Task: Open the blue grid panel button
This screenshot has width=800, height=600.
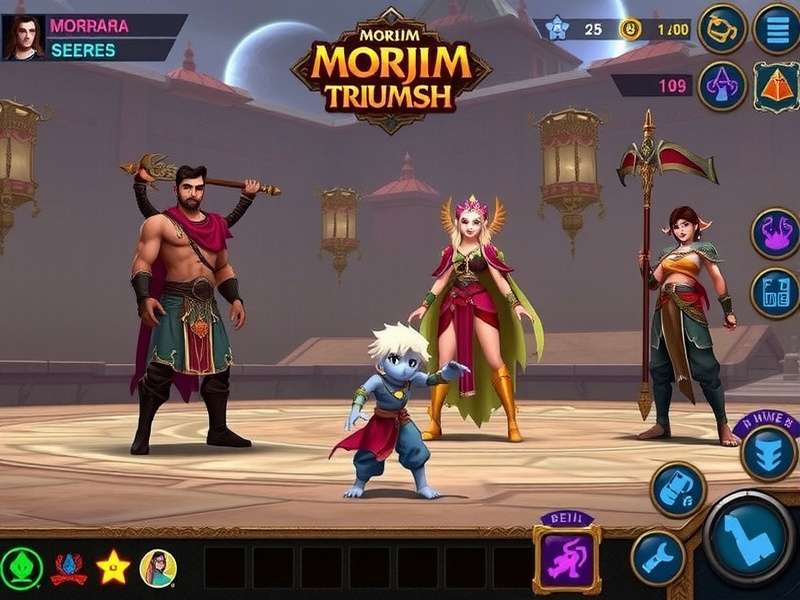Action: pos(775,293)
